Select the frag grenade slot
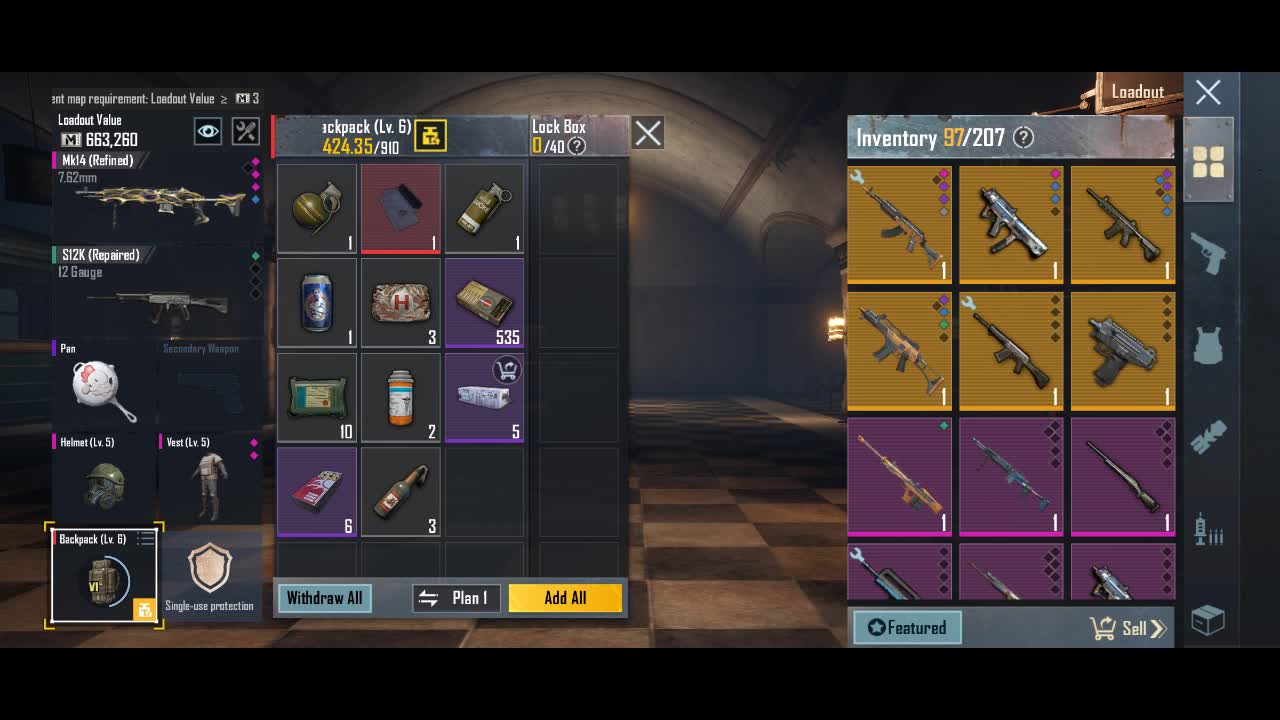 tap(317, 208)
